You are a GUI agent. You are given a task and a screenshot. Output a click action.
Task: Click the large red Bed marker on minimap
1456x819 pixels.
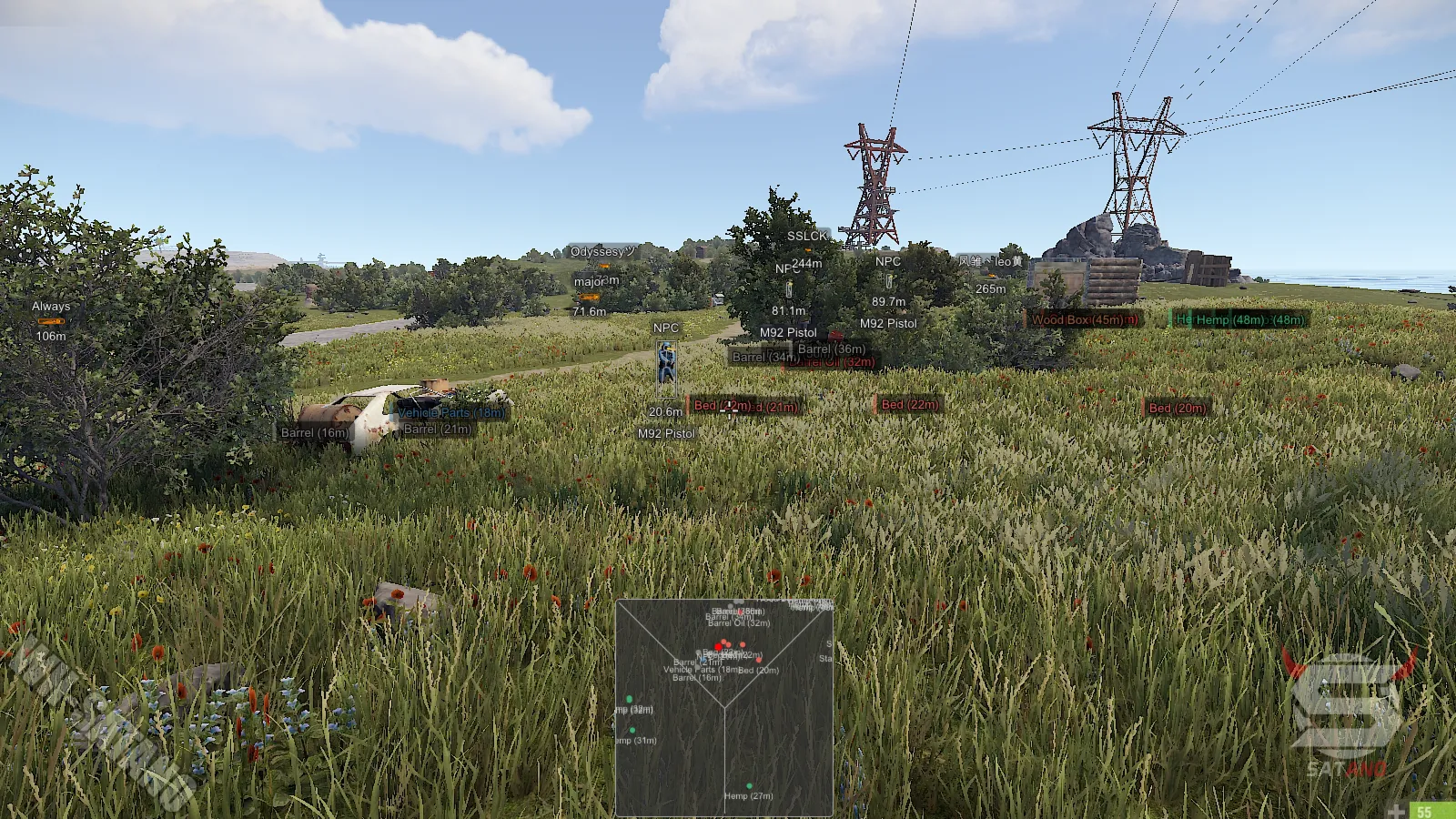click(x=717, y=647)
